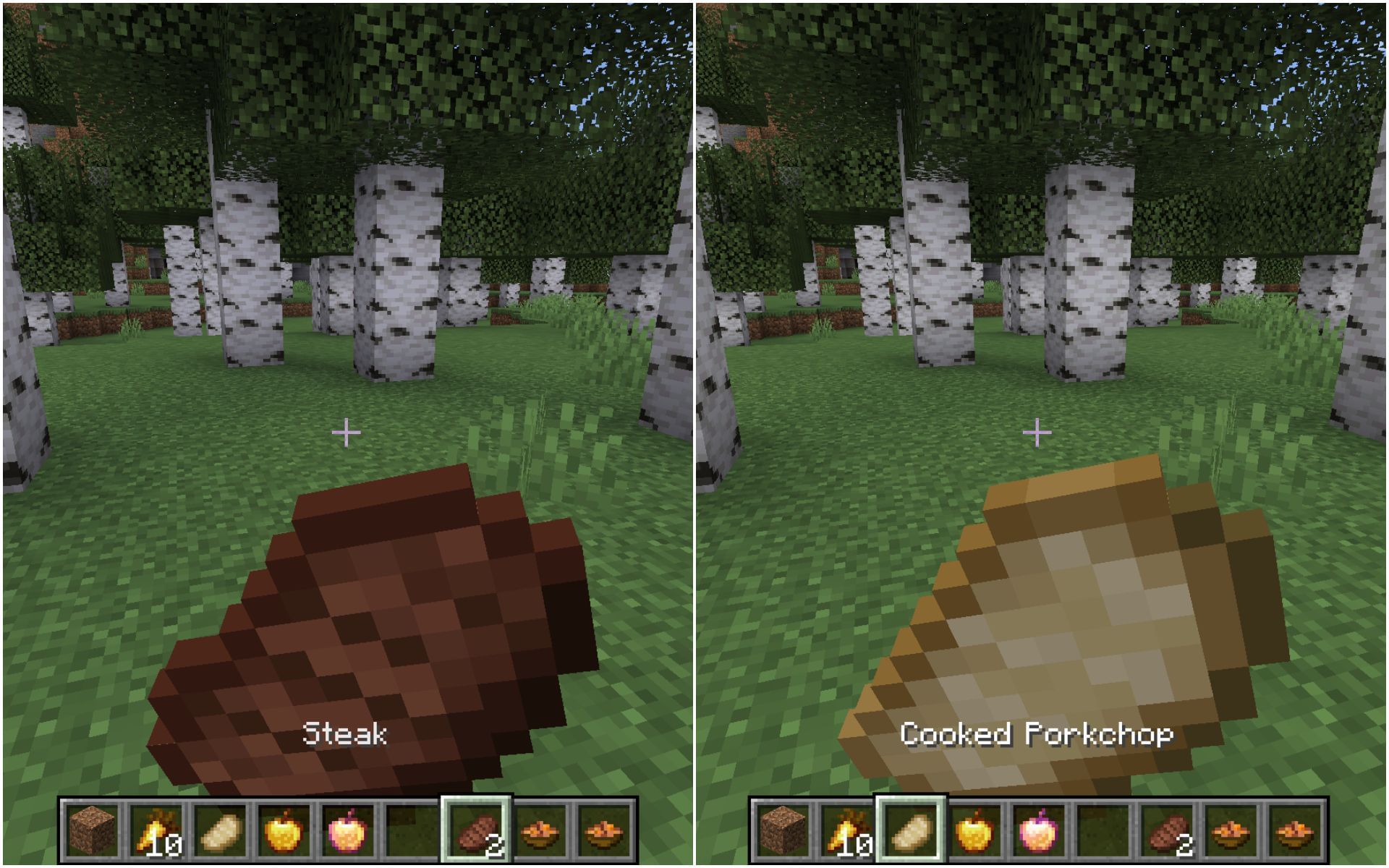
Task: Click the Cooked Porkchop name label
Action: coord(1040,733)
